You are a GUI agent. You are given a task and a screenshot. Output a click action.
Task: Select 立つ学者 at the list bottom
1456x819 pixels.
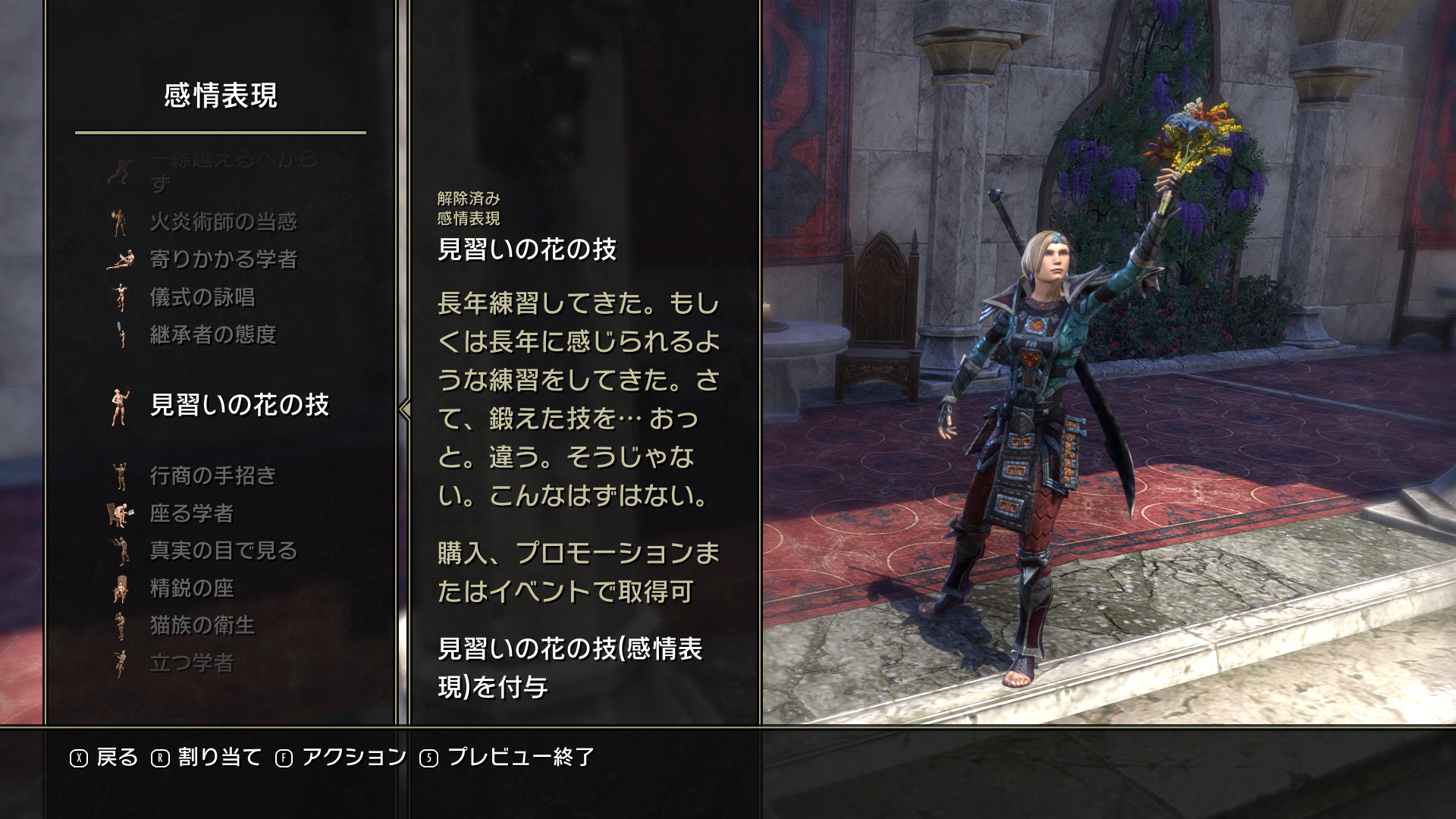click(192, 663)
